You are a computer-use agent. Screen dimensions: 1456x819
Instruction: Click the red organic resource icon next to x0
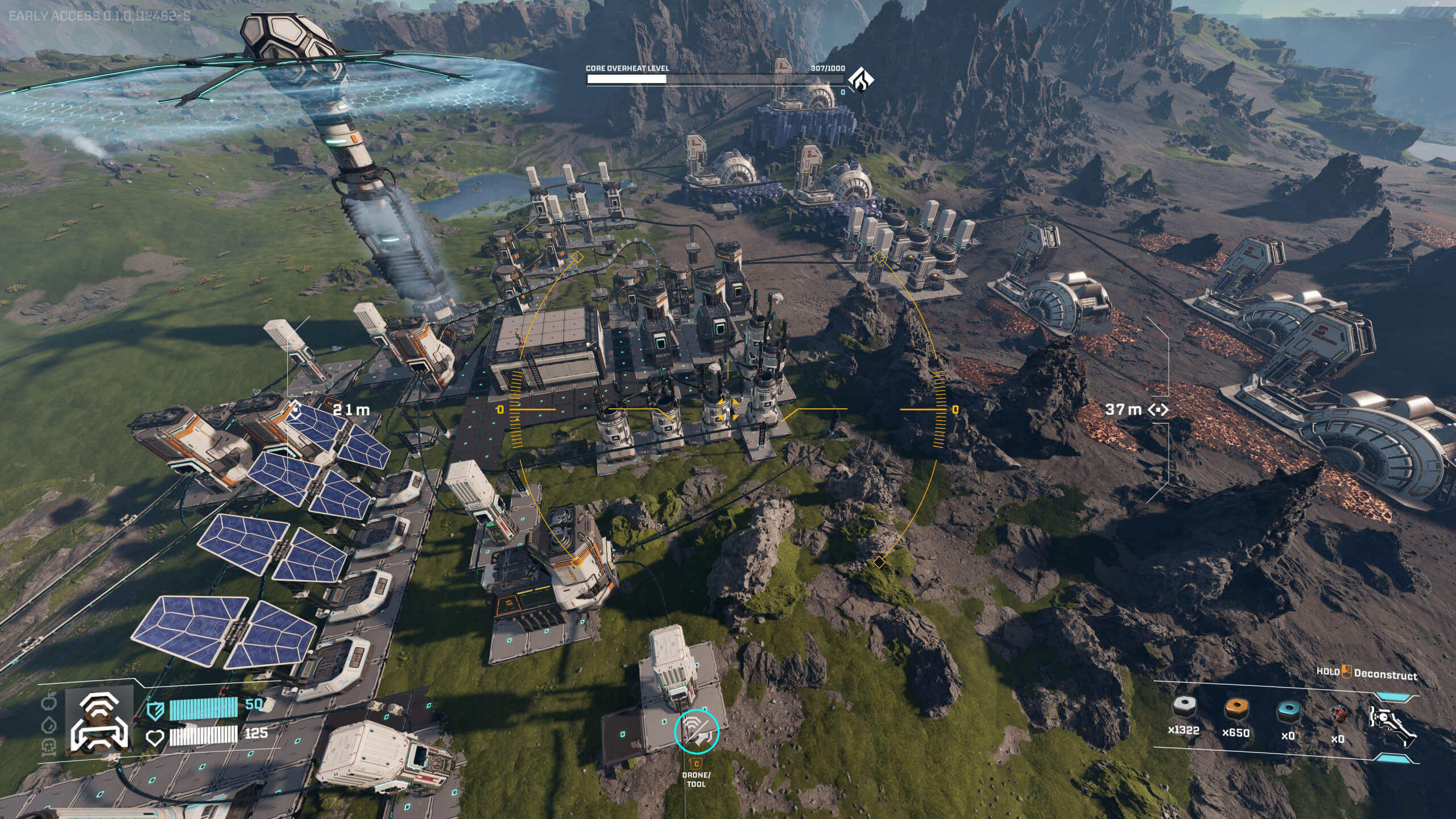coord(1342,715)
